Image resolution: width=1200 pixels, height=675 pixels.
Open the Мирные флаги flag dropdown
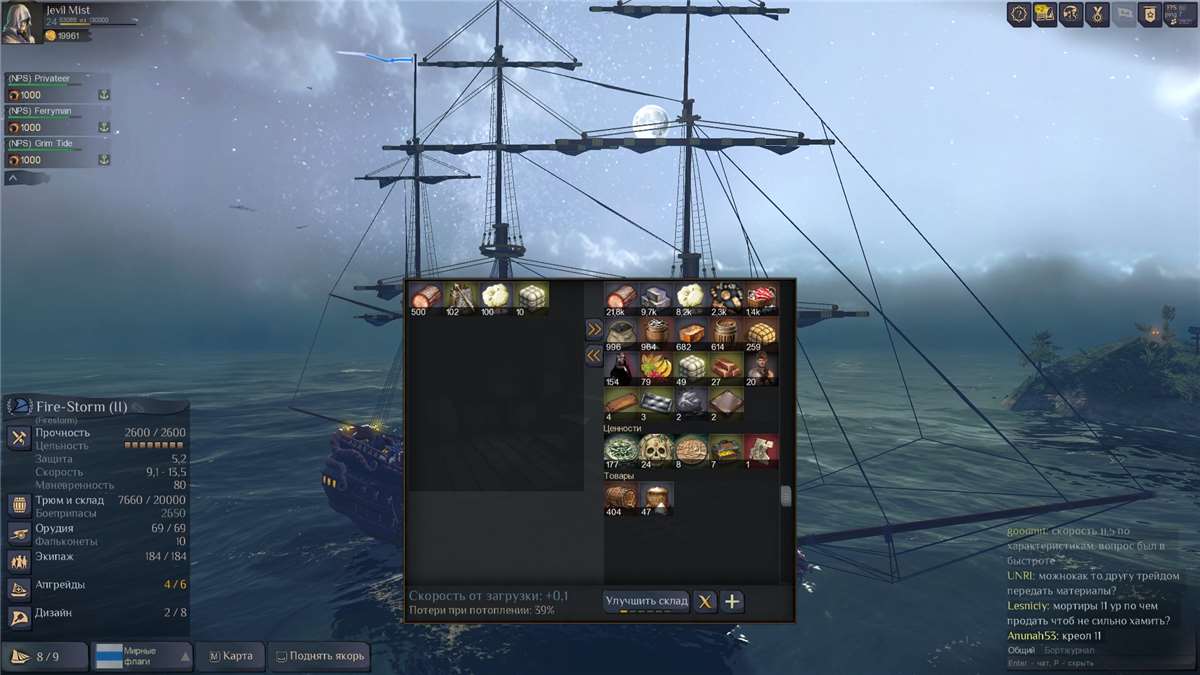142,656
